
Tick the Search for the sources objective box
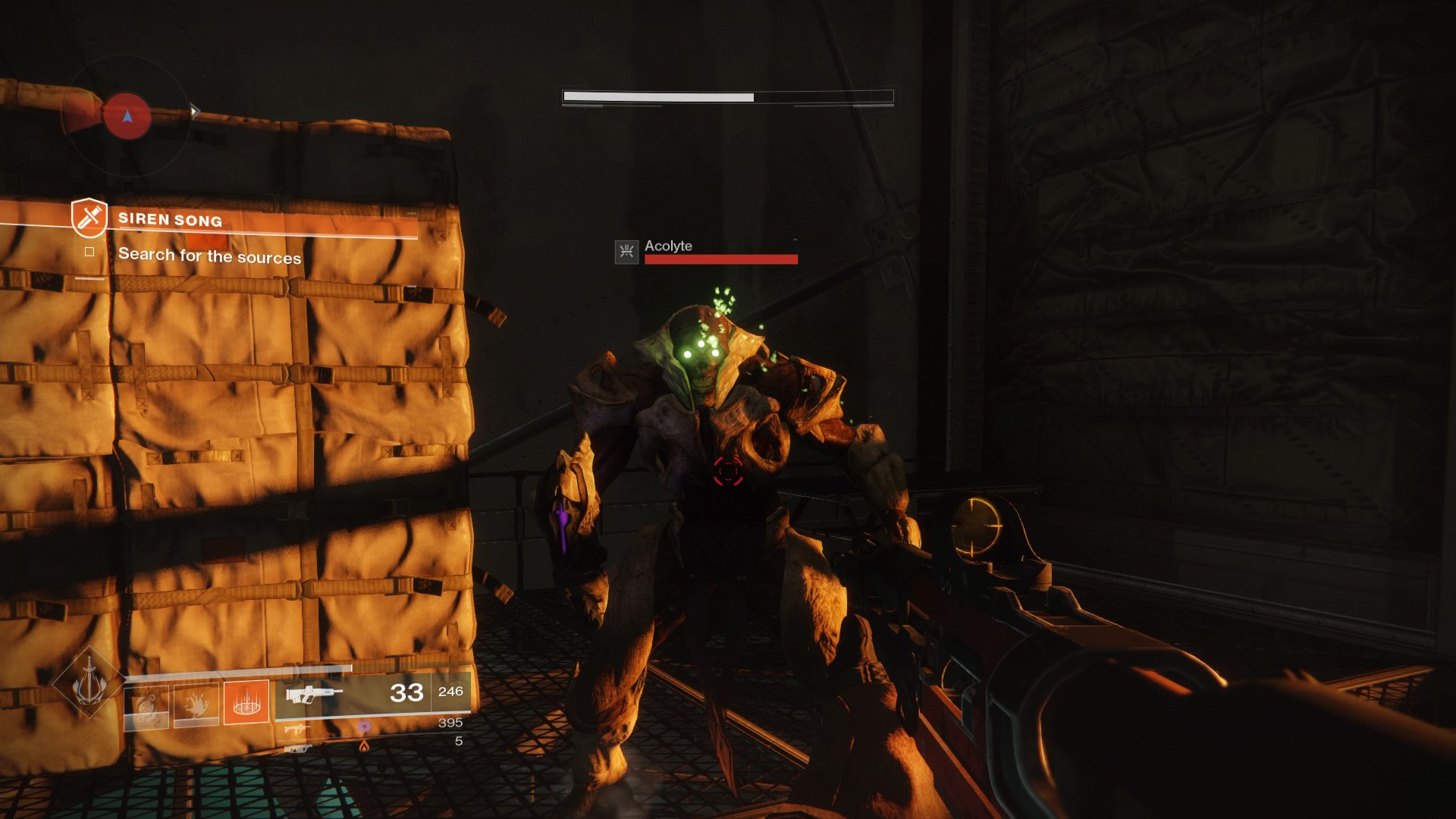pyautogui.click(x=89, y=252)
